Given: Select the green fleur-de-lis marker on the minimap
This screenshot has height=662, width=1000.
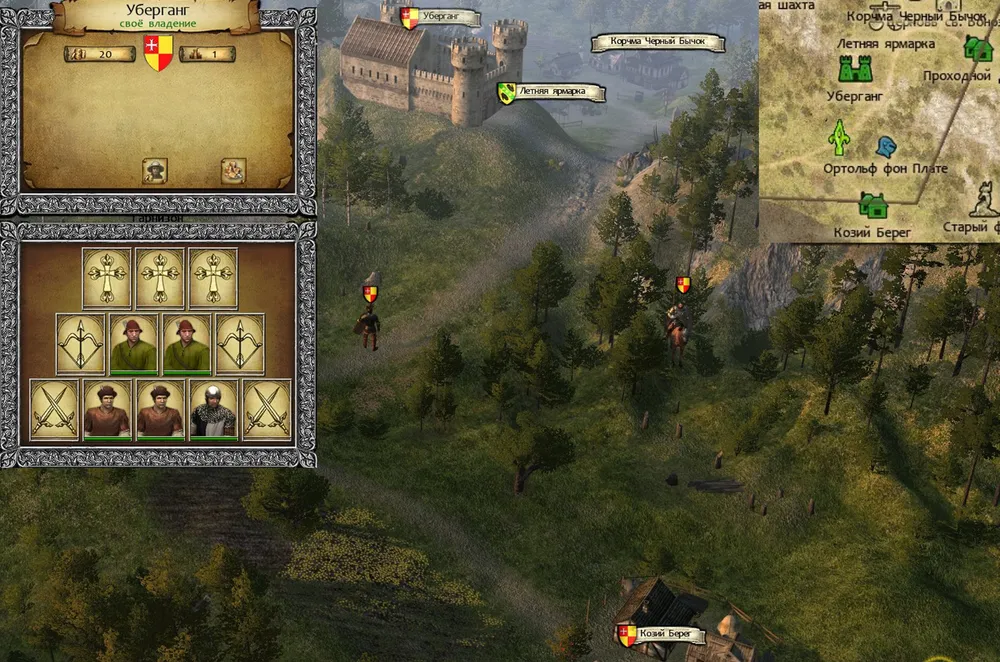Looking at the screenshot, I should [x=838, y=137].
